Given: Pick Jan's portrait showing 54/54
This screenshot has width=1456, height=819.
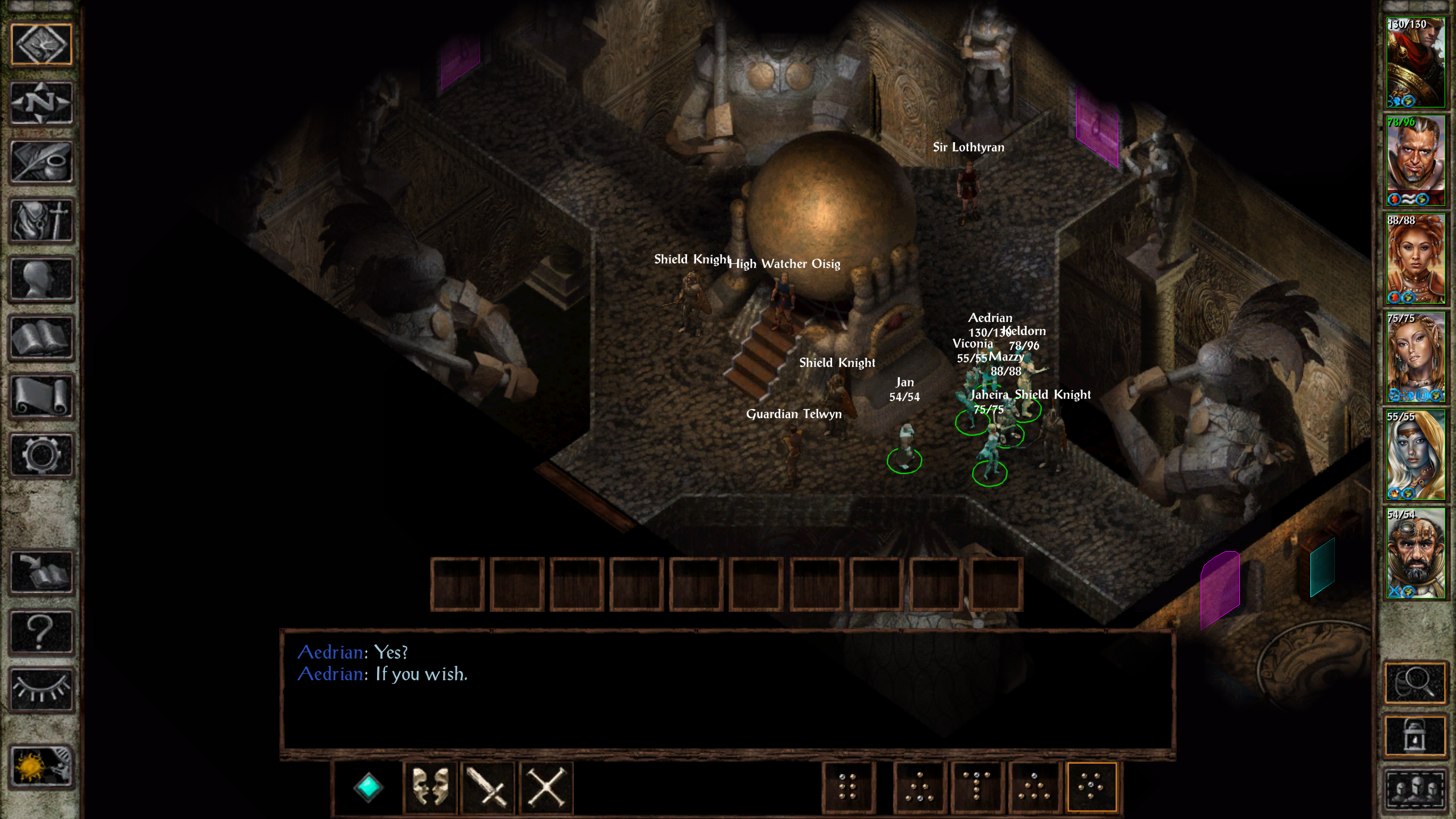Looking at the screenshot, I should pos(1415,553).
